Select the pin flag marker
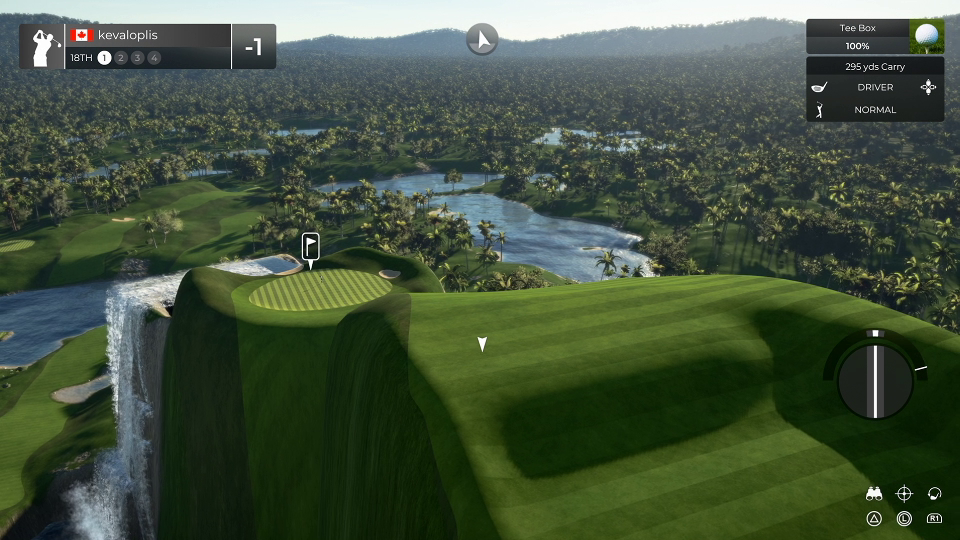Viewport: 960px width, 540px height. pyautogui.click(x=311, y=246)
